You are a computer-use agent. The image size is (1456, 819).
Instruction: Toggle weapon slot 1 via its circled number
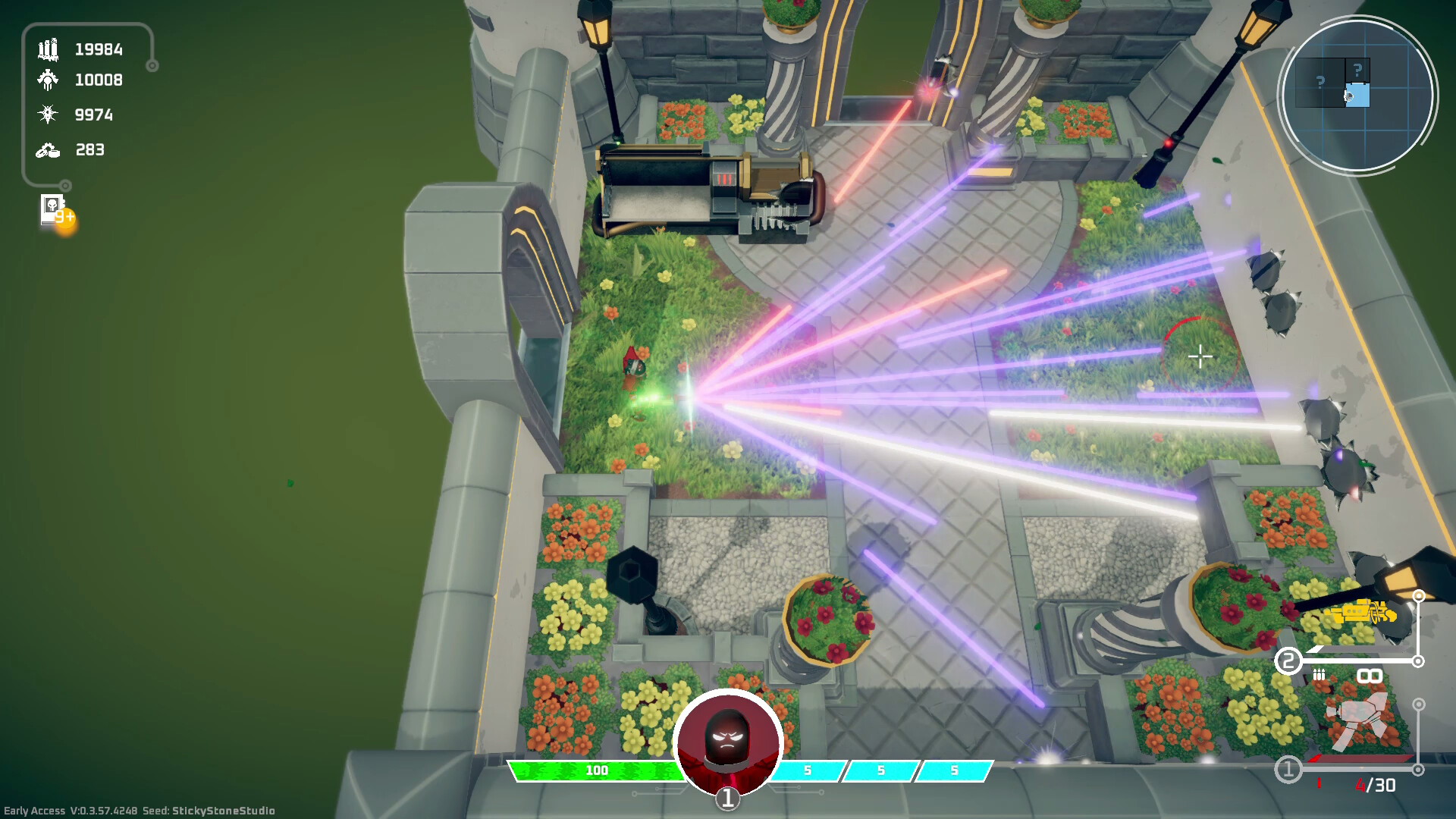click(x=1287, y=767)
